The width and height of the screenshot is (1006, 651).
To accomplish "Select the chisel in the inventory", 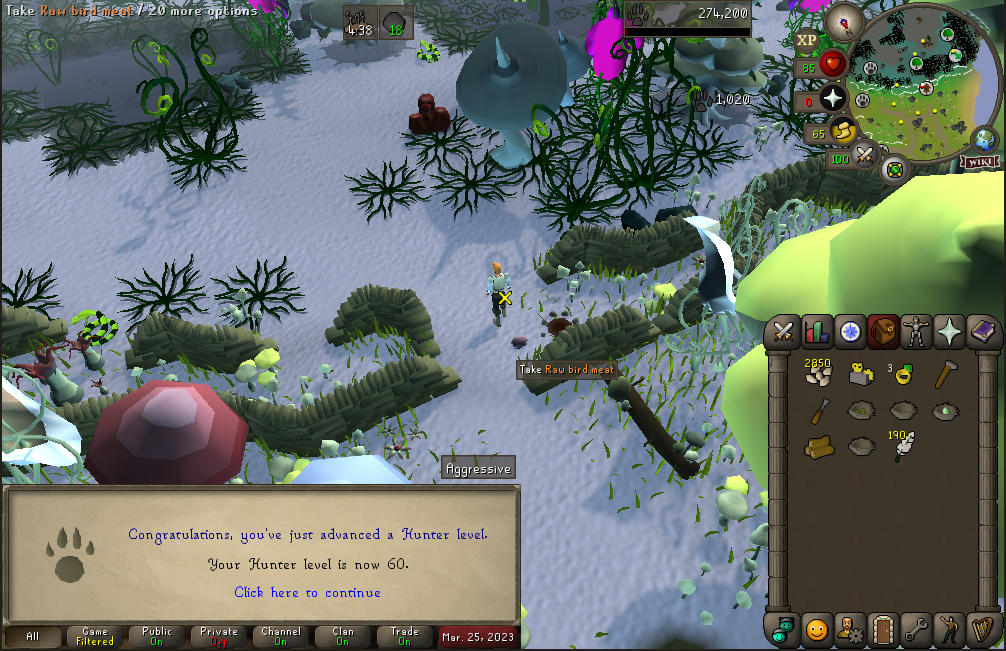I will [819, 410].
